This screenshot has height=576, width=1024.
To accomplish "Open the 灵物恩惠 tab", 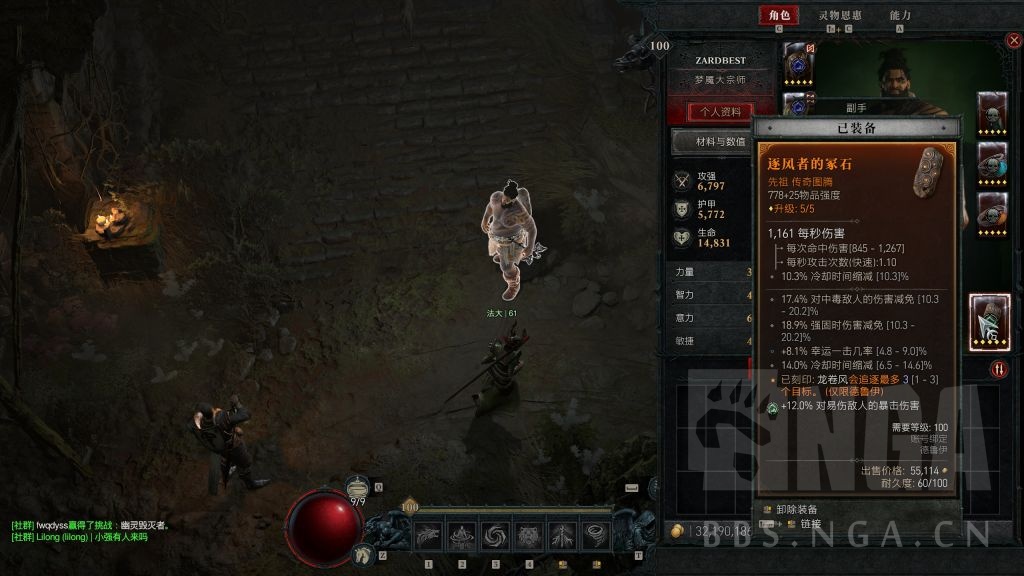I will [838, 15].
